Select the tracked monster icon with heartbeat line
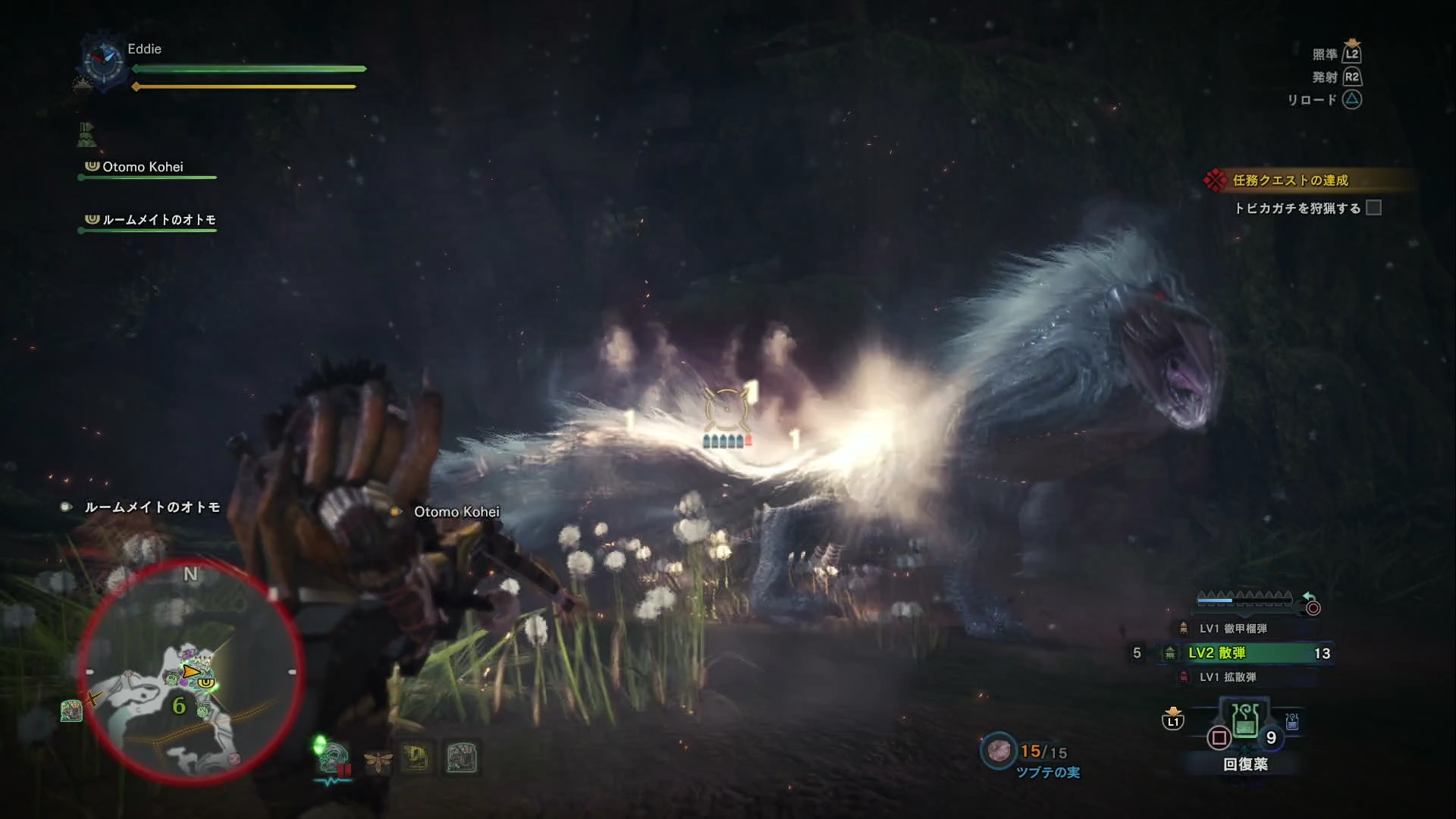 [x=332, y=760]
